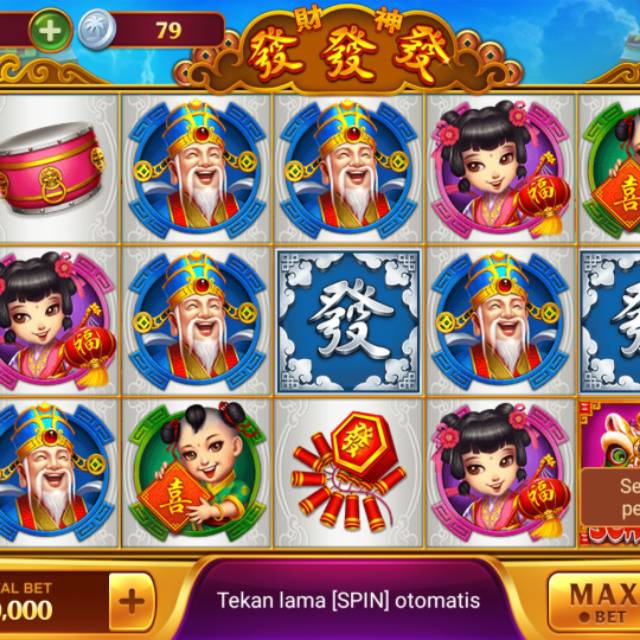Tap the green plus add-currency button
The height and width of the screenshot is (640, 640).
[x=50, y=30]
